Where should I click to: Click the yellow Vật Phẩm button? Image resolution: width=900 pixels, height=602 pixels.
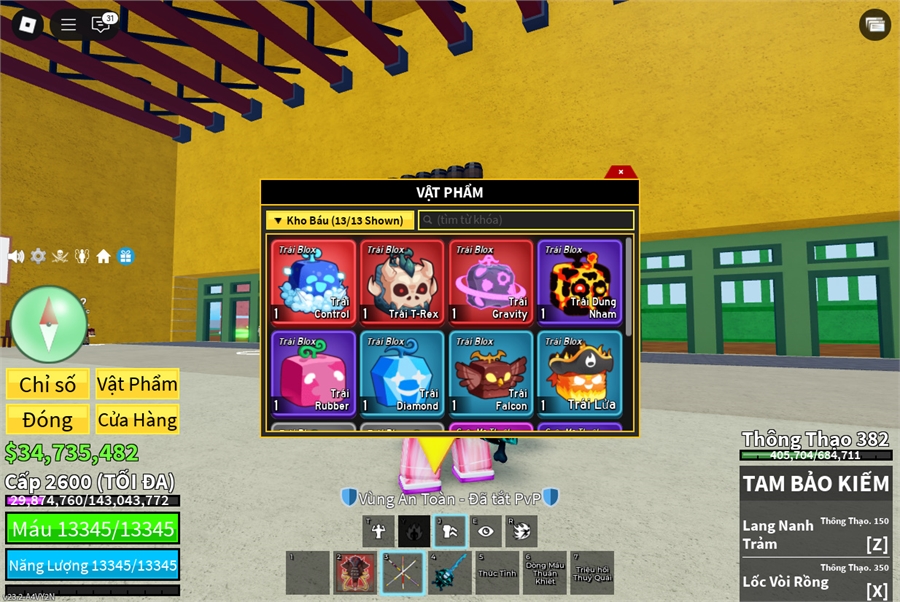(x=137, y=385)
